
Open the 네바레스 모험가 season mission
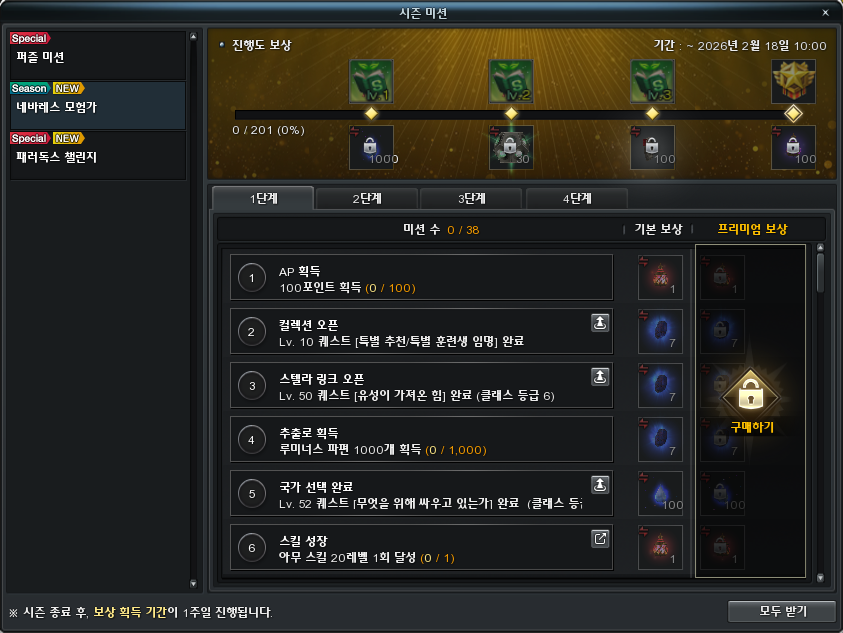tap(97, 105)
